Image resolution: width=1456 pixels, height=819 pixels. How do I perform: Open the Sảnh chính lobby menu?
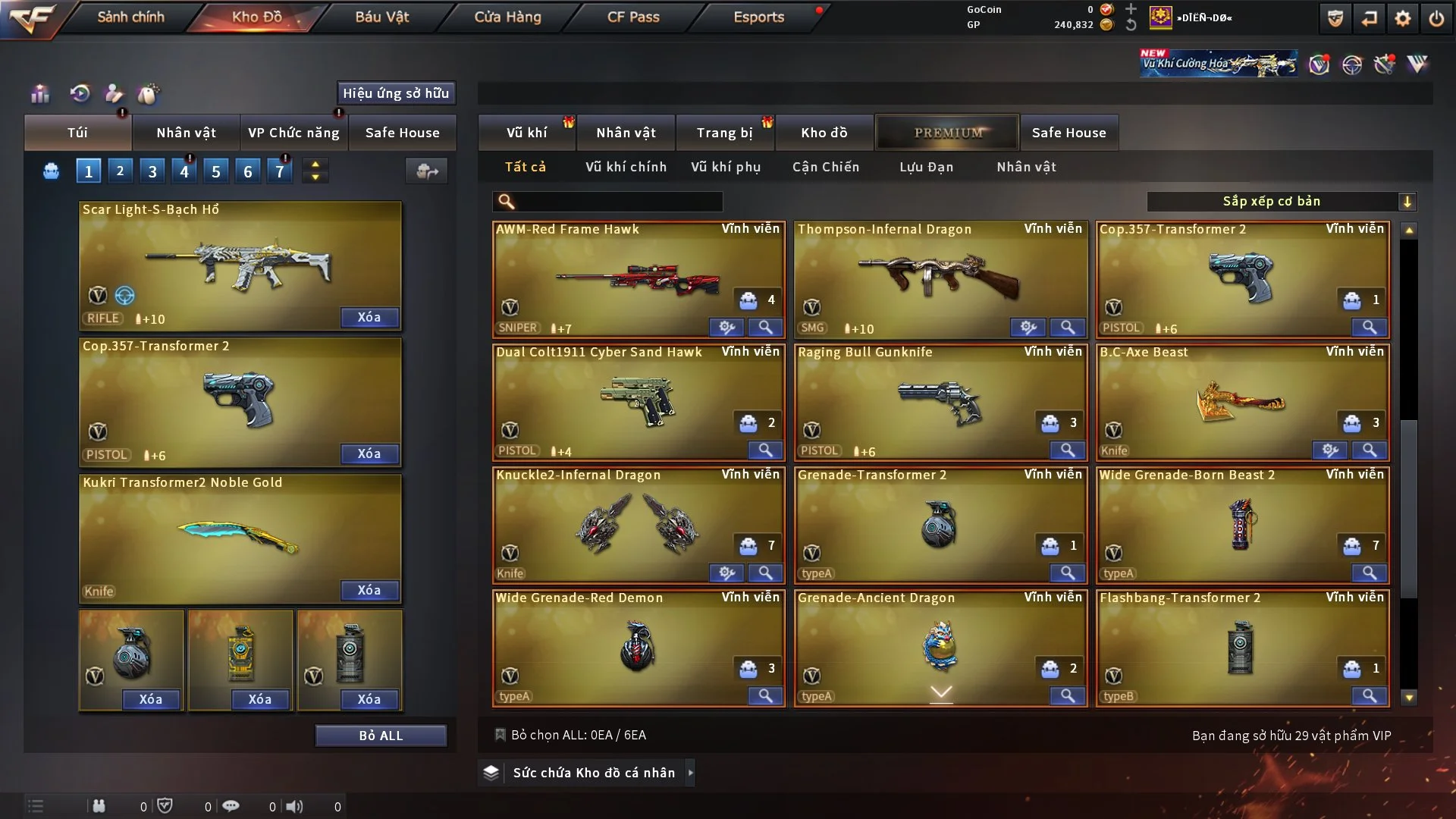(130, 17)
